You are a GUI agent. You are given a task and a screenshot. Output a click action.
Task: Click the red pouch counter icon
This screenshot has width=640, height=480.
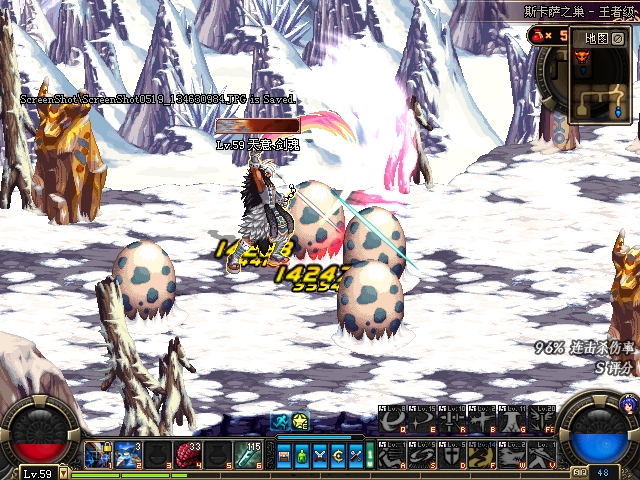[537, 36]
